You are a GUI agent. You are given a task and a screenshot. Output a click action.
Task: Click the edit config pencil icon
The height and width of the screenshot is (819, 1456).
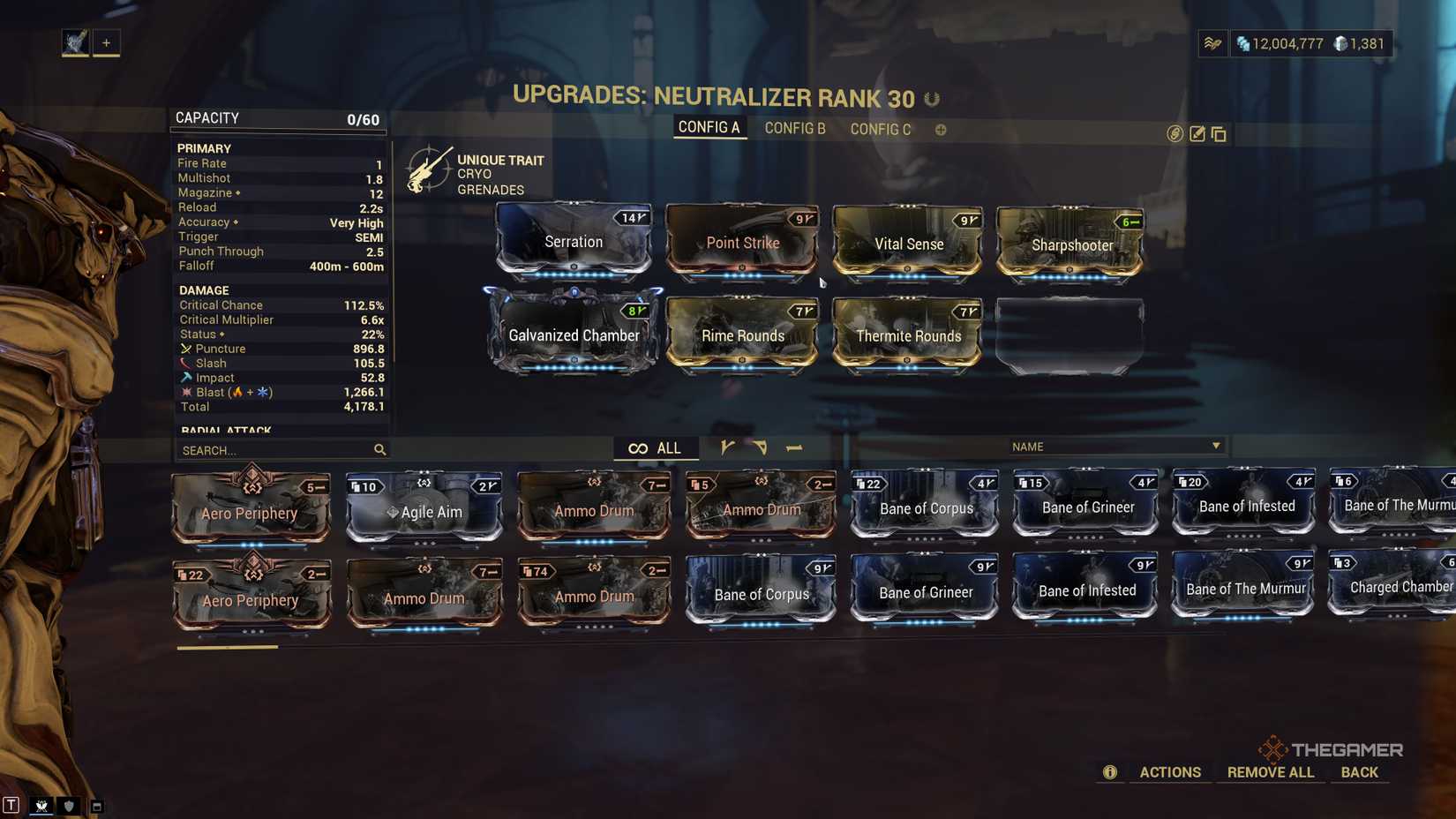tap(1197, 134)
